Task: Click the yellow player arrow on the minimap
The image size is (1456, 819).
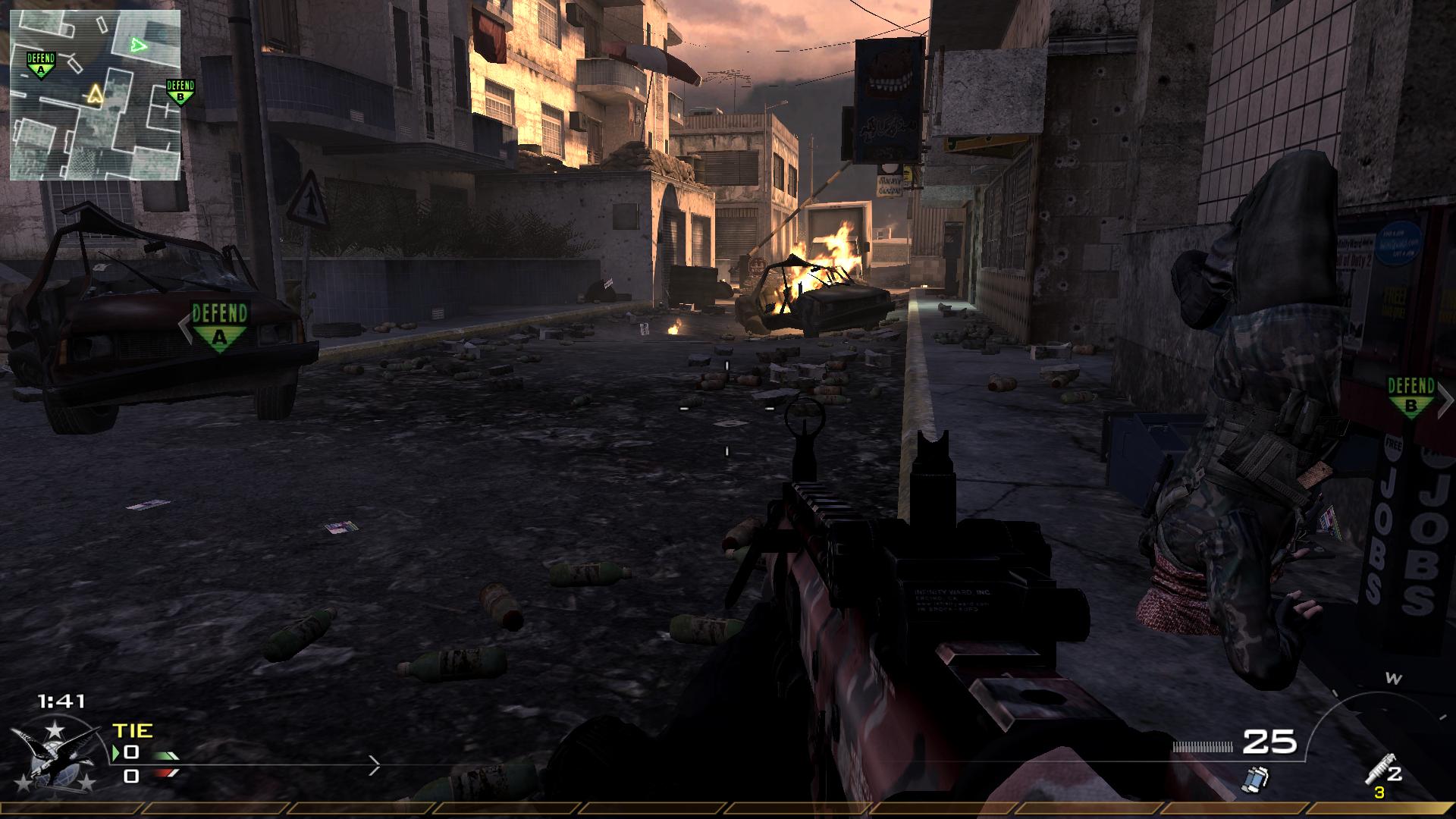Action: [95, 94]
